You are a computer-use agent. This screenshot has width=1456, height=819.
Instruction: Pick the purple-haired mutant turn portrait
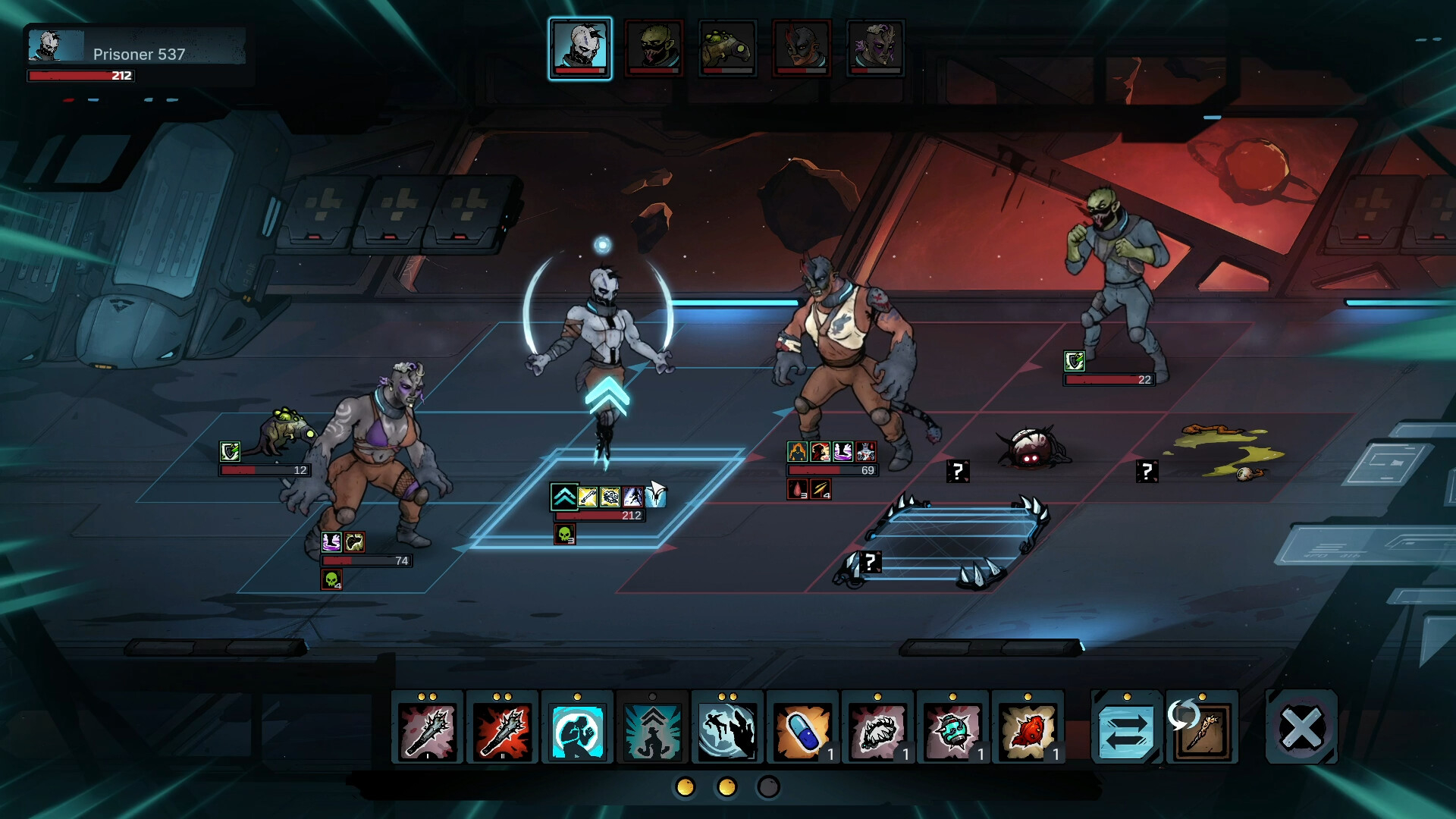pos(875,48)
